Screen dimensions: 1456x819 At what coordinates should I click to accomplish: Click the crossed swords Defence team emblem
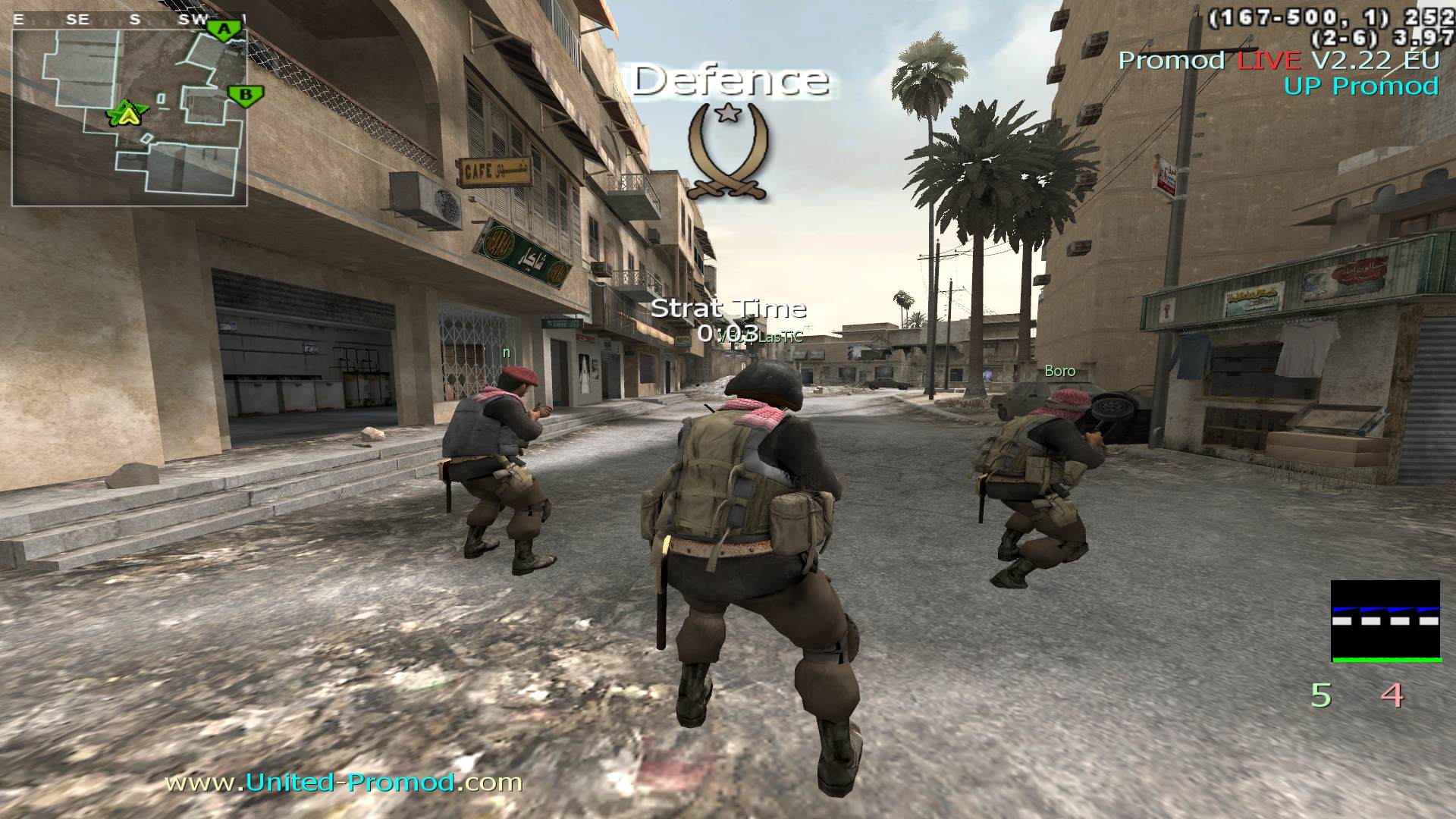[729, 152]
